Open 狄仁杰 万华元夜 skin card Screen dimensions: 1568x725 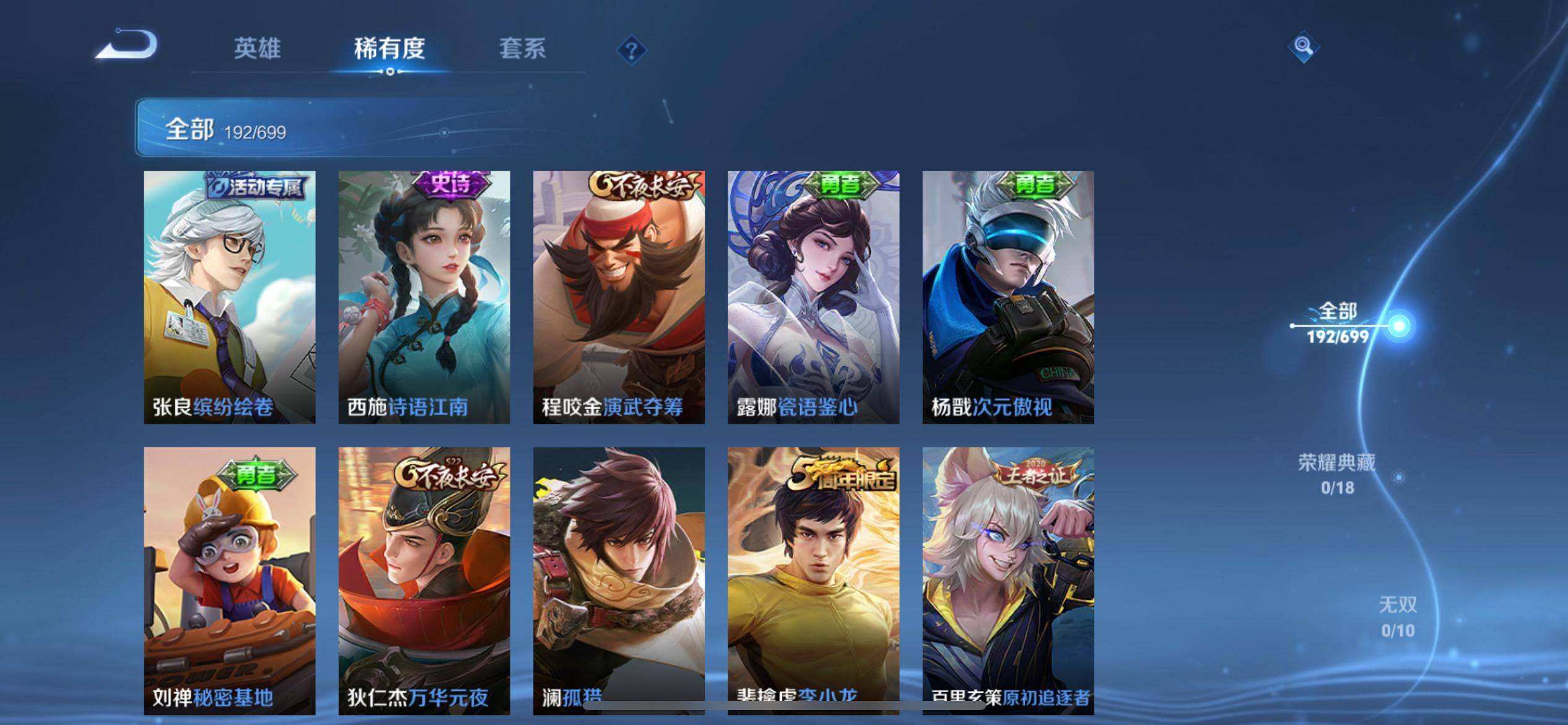(424, 580)
